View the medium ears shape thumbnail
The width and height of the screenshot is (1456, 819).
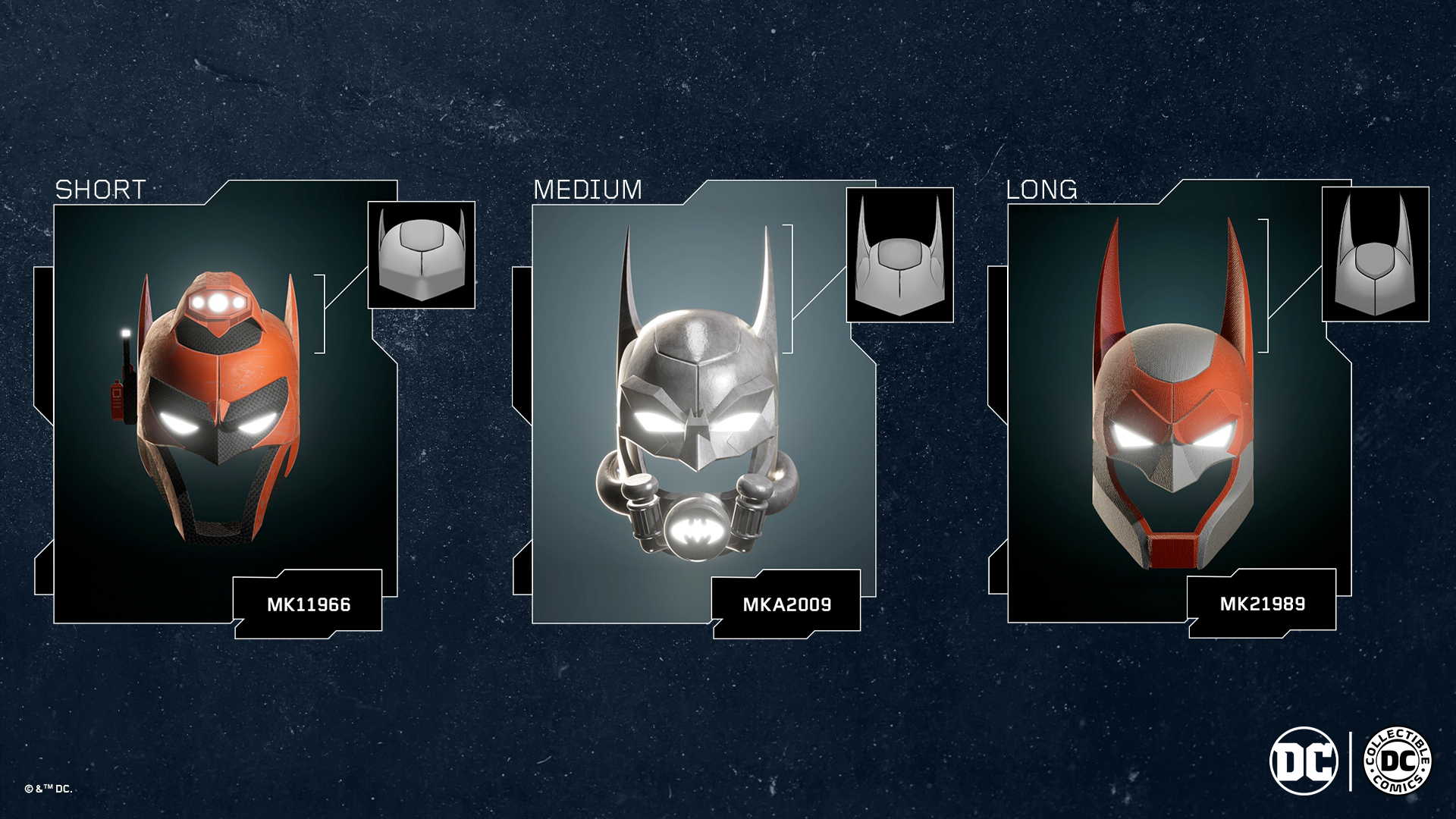pos(899,255)
